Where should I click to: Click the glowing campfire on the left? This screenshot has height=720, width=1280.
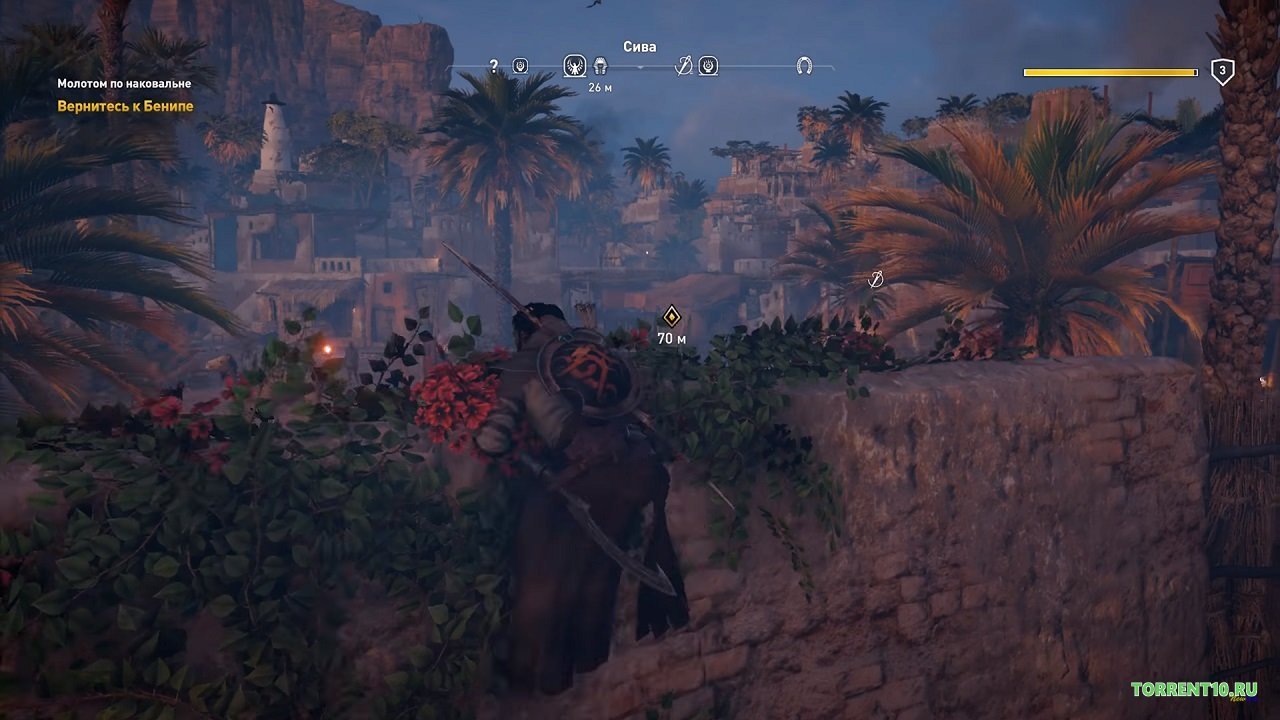click(325, 351)
